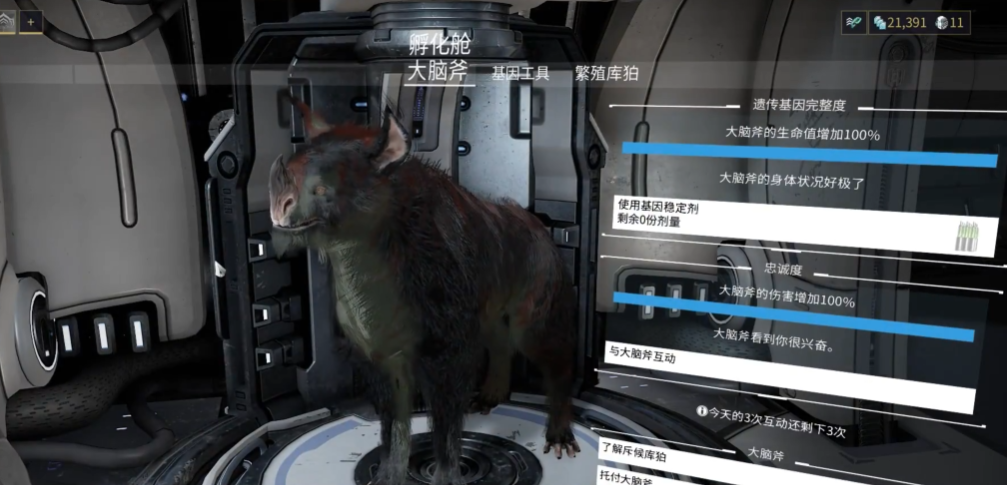Open the credits balance 21,391

point(902,22)
